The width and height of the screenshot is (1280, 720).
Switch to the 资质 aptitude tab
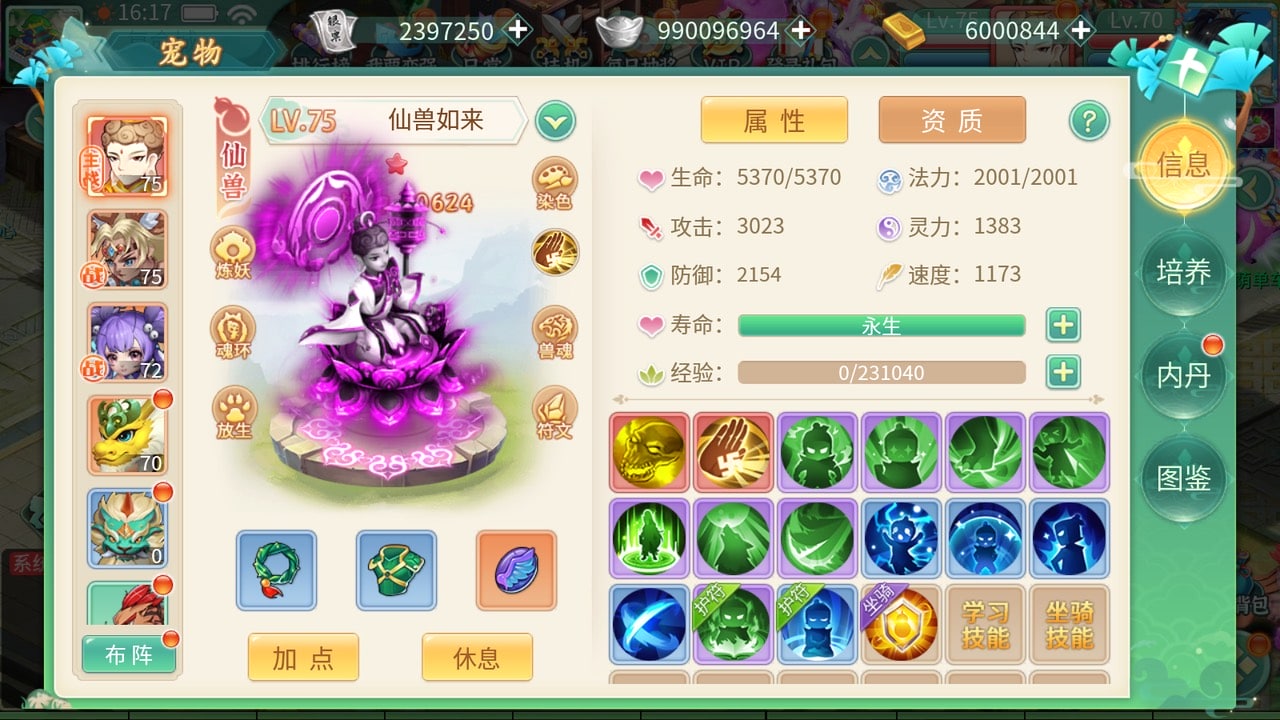pyautogui.click(x=951, y=118)
